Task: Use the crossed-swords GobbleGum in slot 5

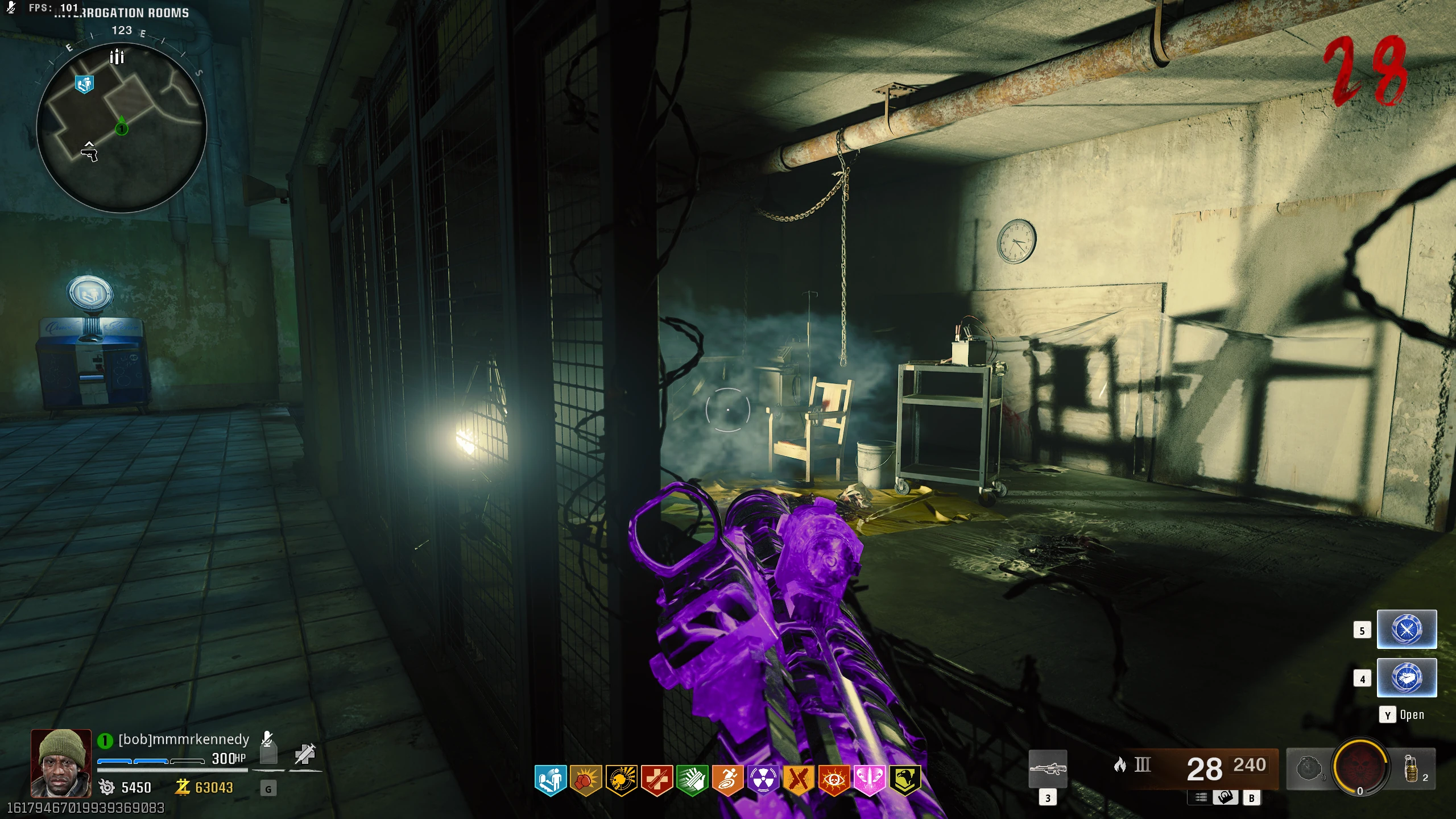Action: (x=1407, y=630)
